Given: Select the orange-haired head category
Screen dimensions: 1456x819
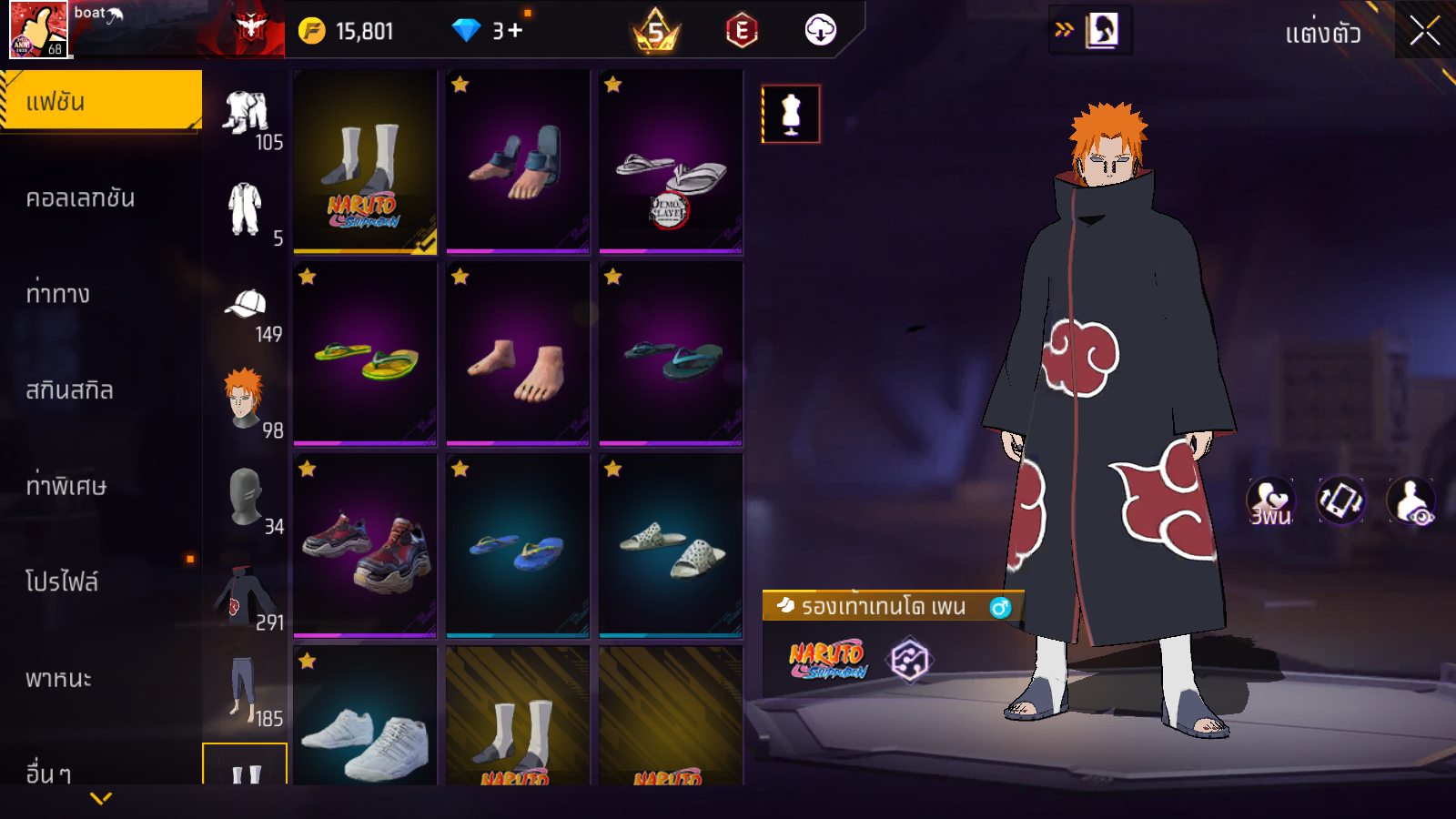Looking at the screenshot, I should 245,399.
